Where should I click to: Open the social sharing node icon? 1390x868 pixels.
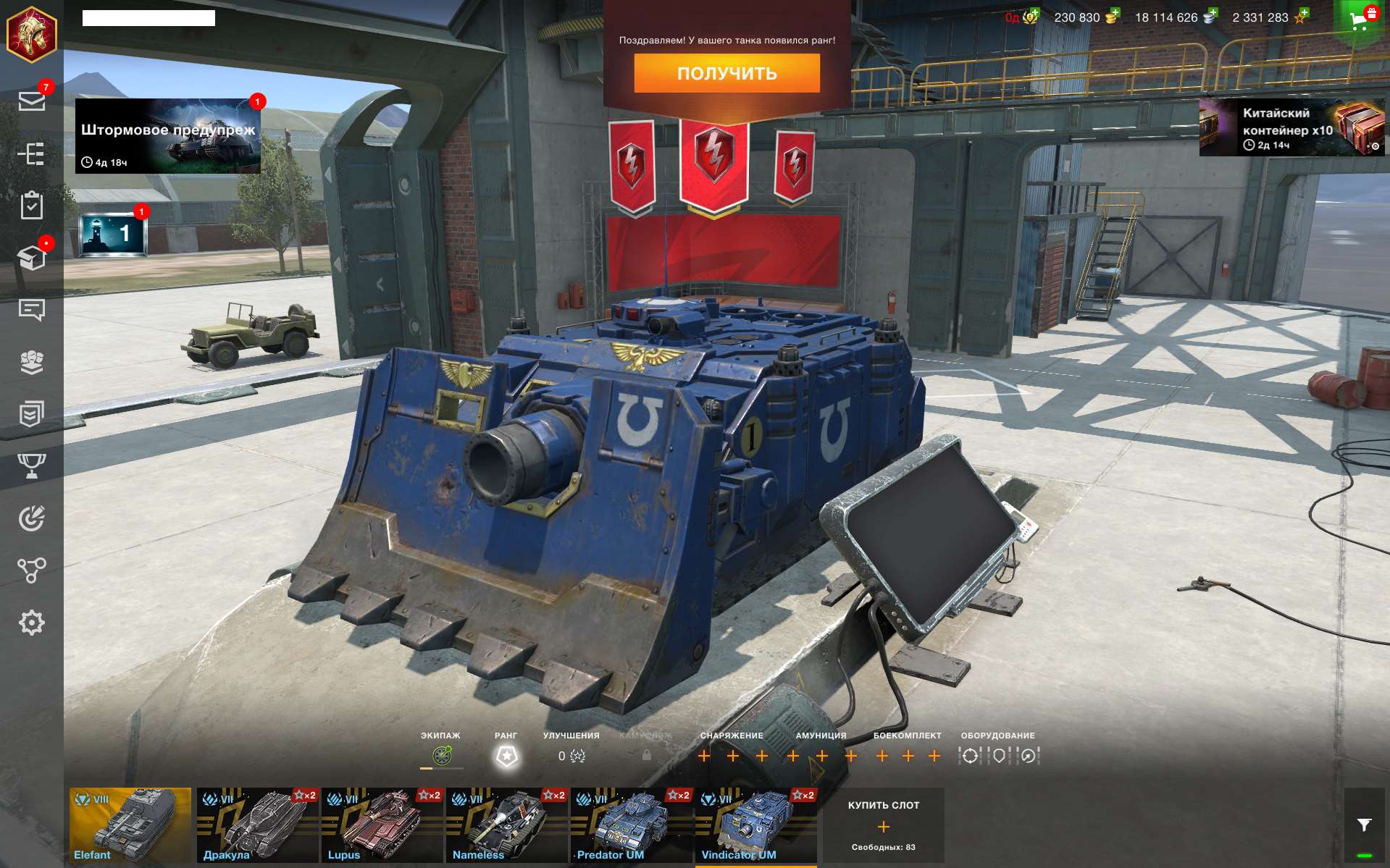[33, 571]
